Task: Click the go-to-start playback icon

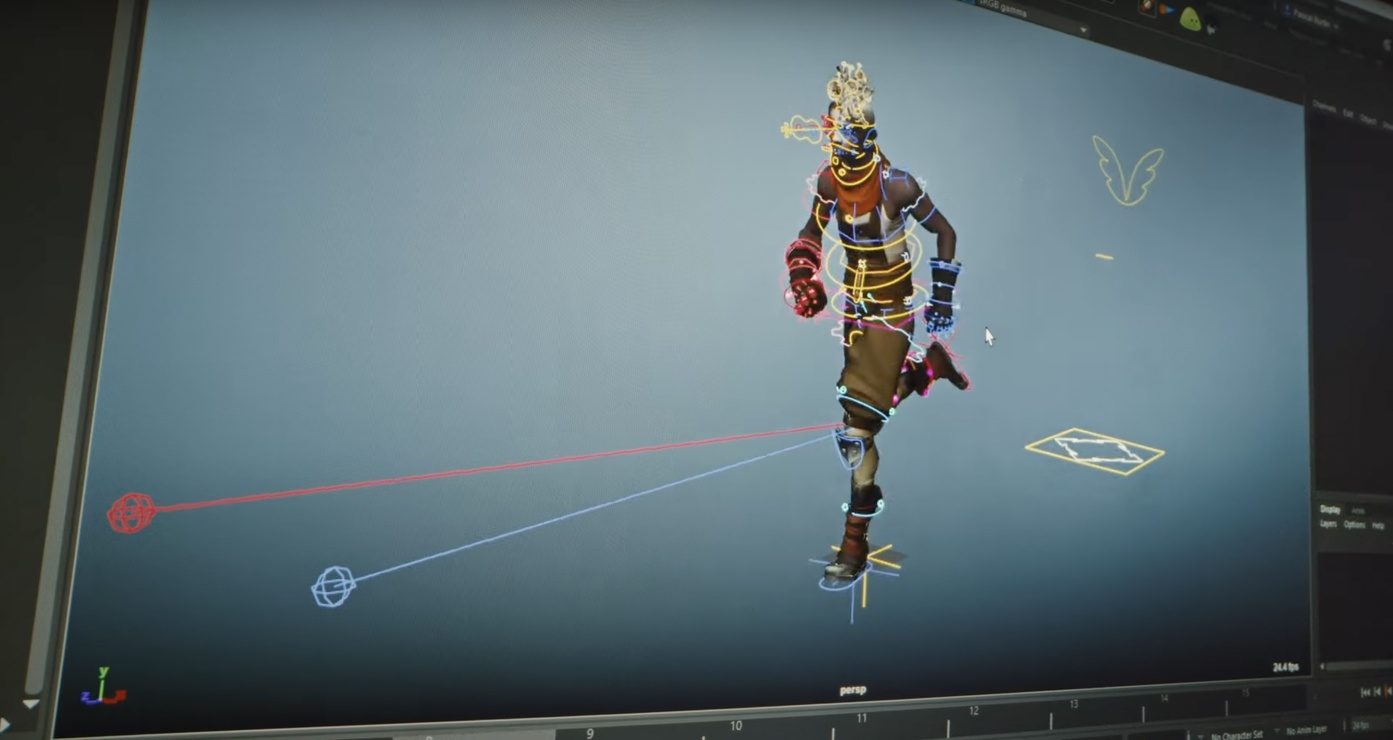Action: point(1364,693)
